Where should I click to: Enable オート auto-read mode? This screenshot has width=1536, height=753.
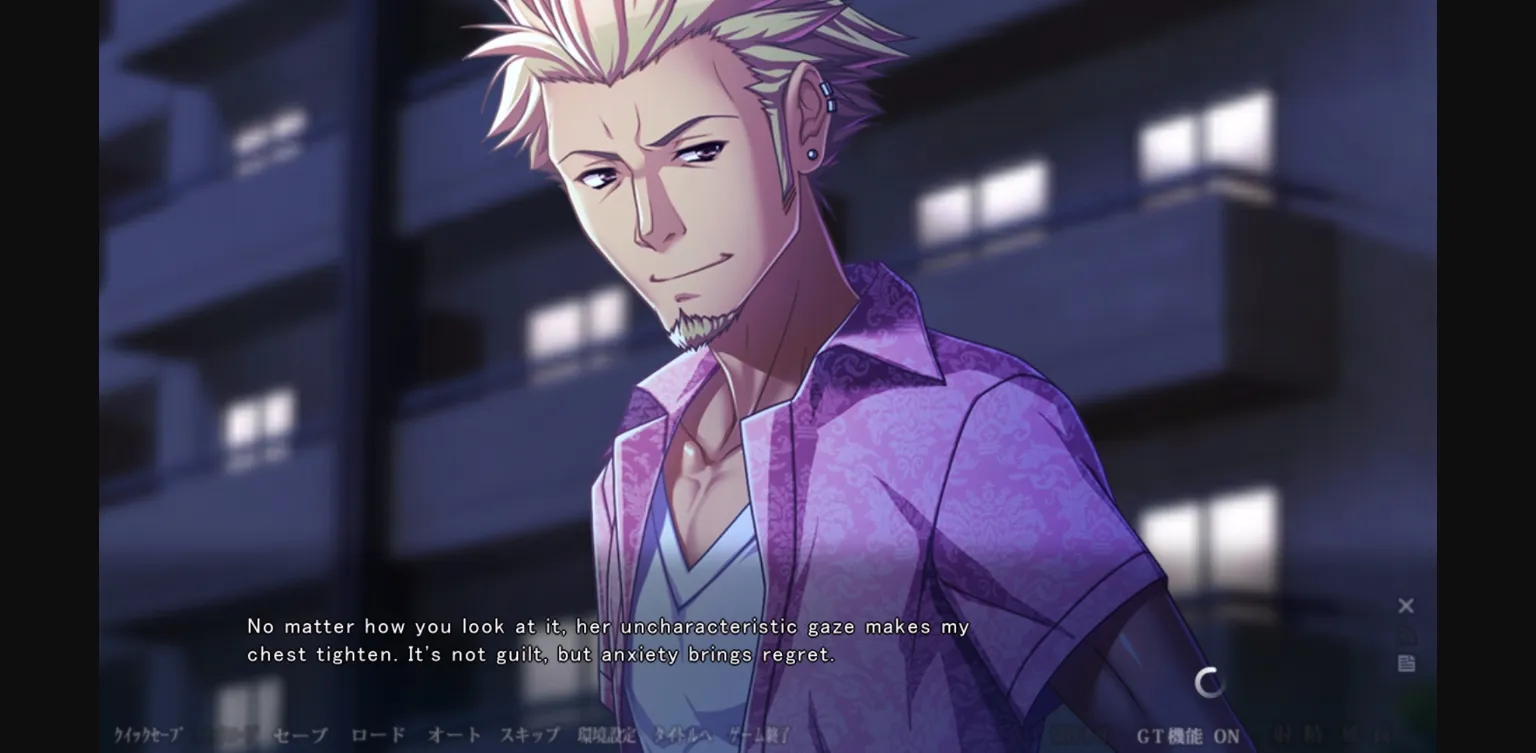454,735
